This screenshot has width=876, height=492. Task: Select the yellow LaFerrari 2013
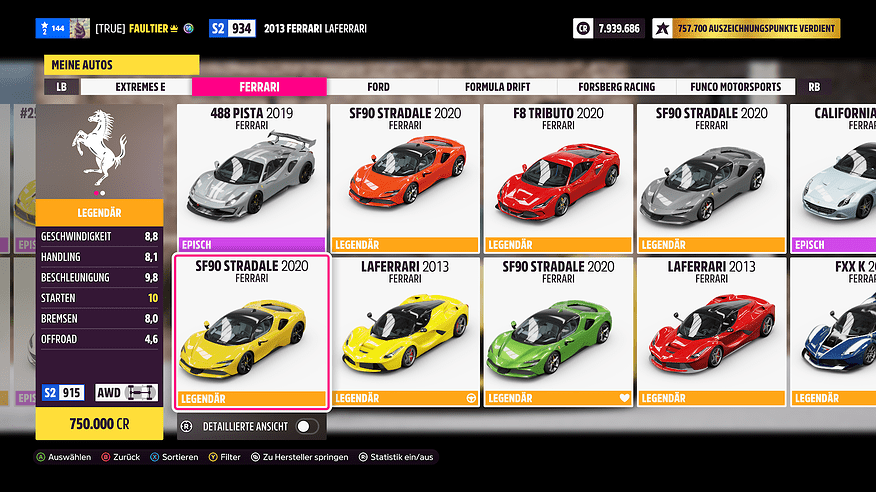click(405, 332)
